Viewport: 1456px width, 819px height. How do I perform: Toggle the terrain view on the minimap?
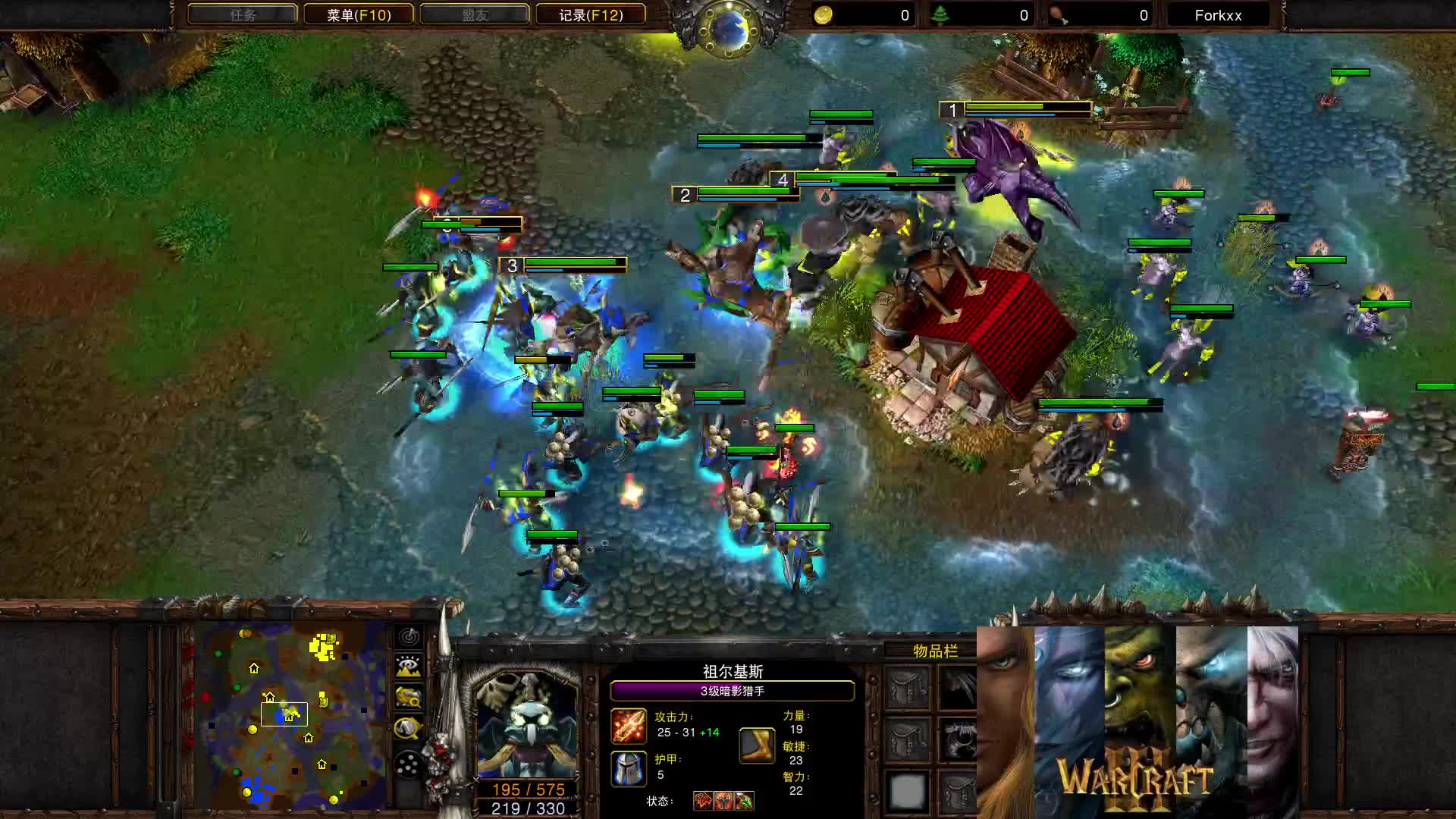point(408,666)
